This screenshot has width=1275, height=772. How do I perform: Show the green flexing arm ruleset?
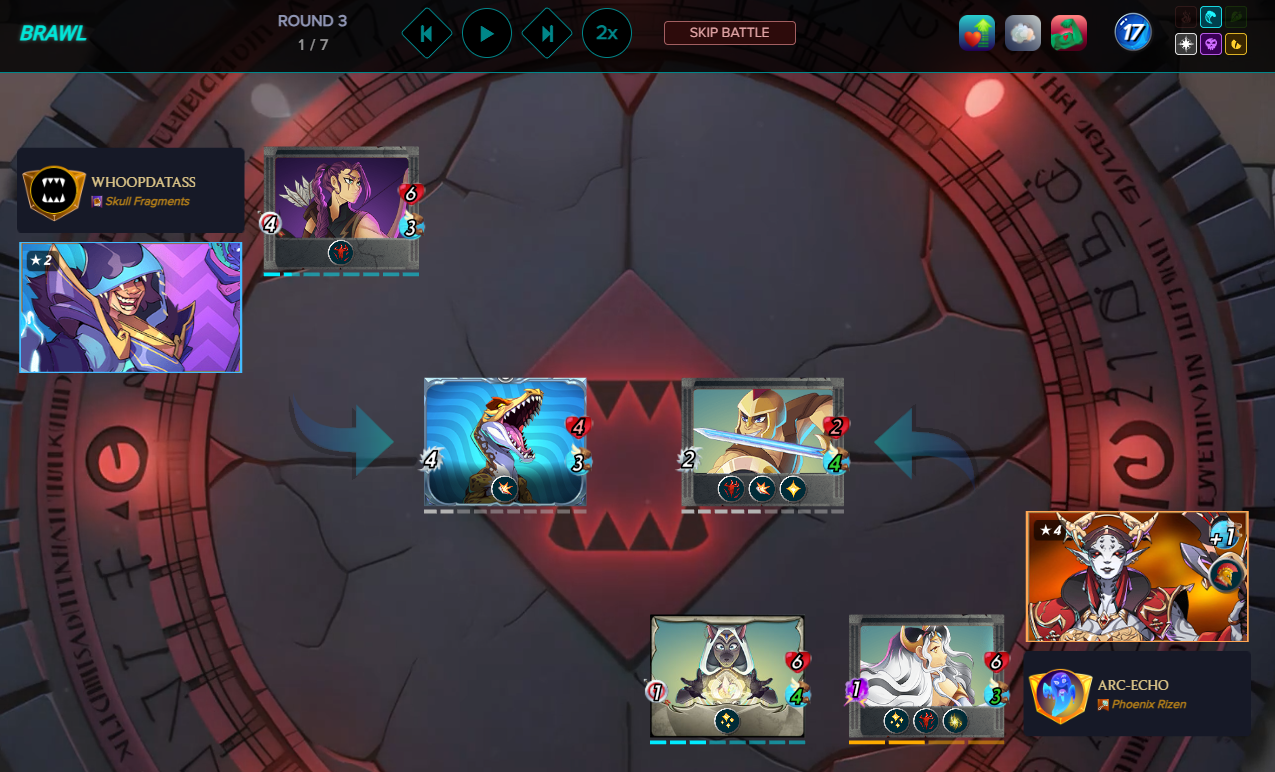pos(1069,33)
